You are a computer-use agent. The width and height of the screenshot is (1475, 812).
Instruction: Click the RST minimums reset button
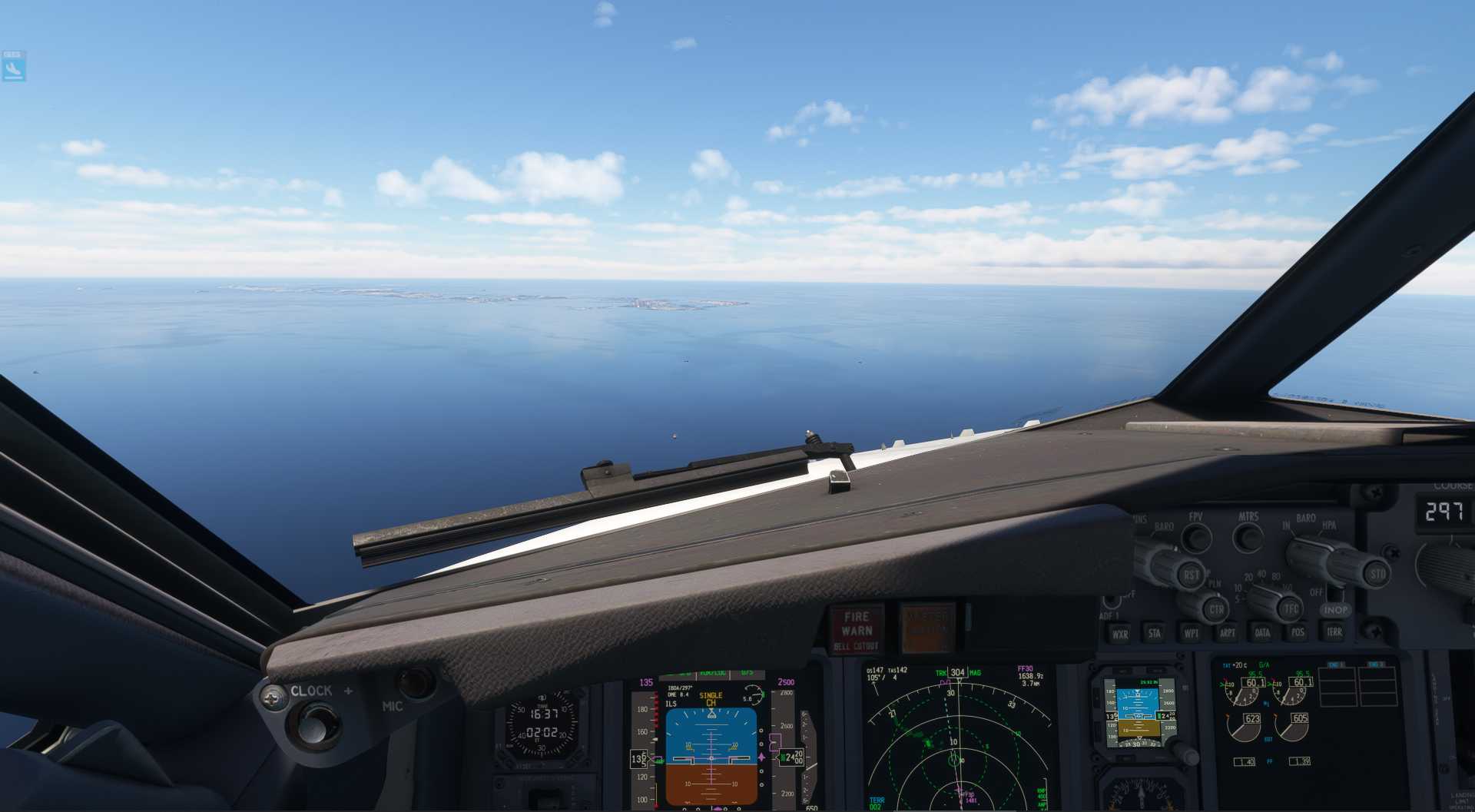1191,575
